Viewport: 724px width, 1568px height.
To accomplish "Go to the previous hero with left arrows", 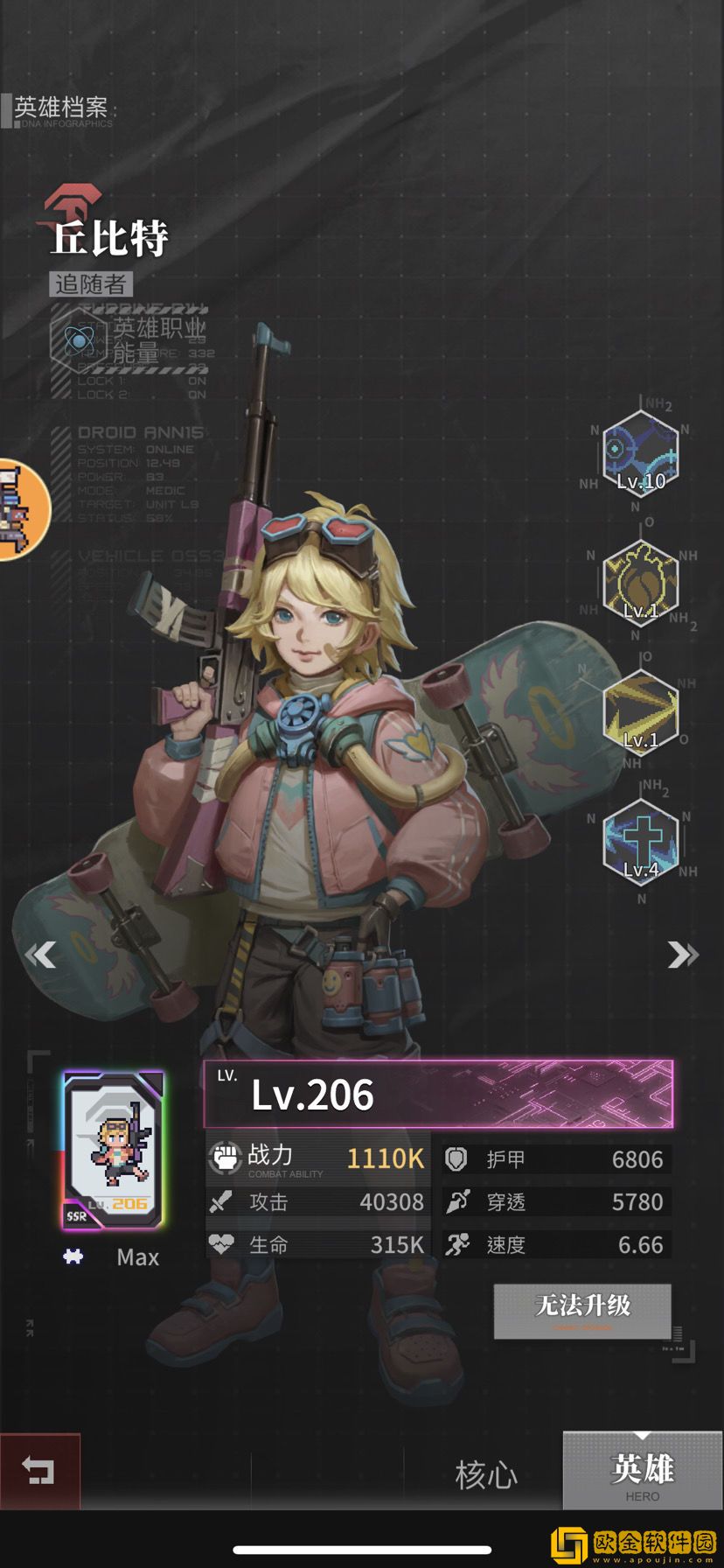I will tap(41, 954).
